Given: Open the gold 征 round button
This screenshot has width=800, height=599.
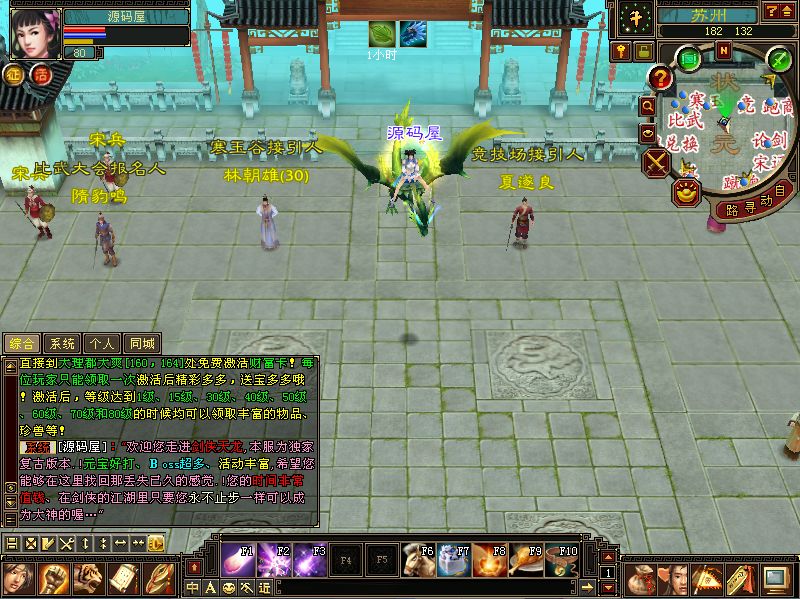Looking at the screenshot, I should (x=15, y=73).
